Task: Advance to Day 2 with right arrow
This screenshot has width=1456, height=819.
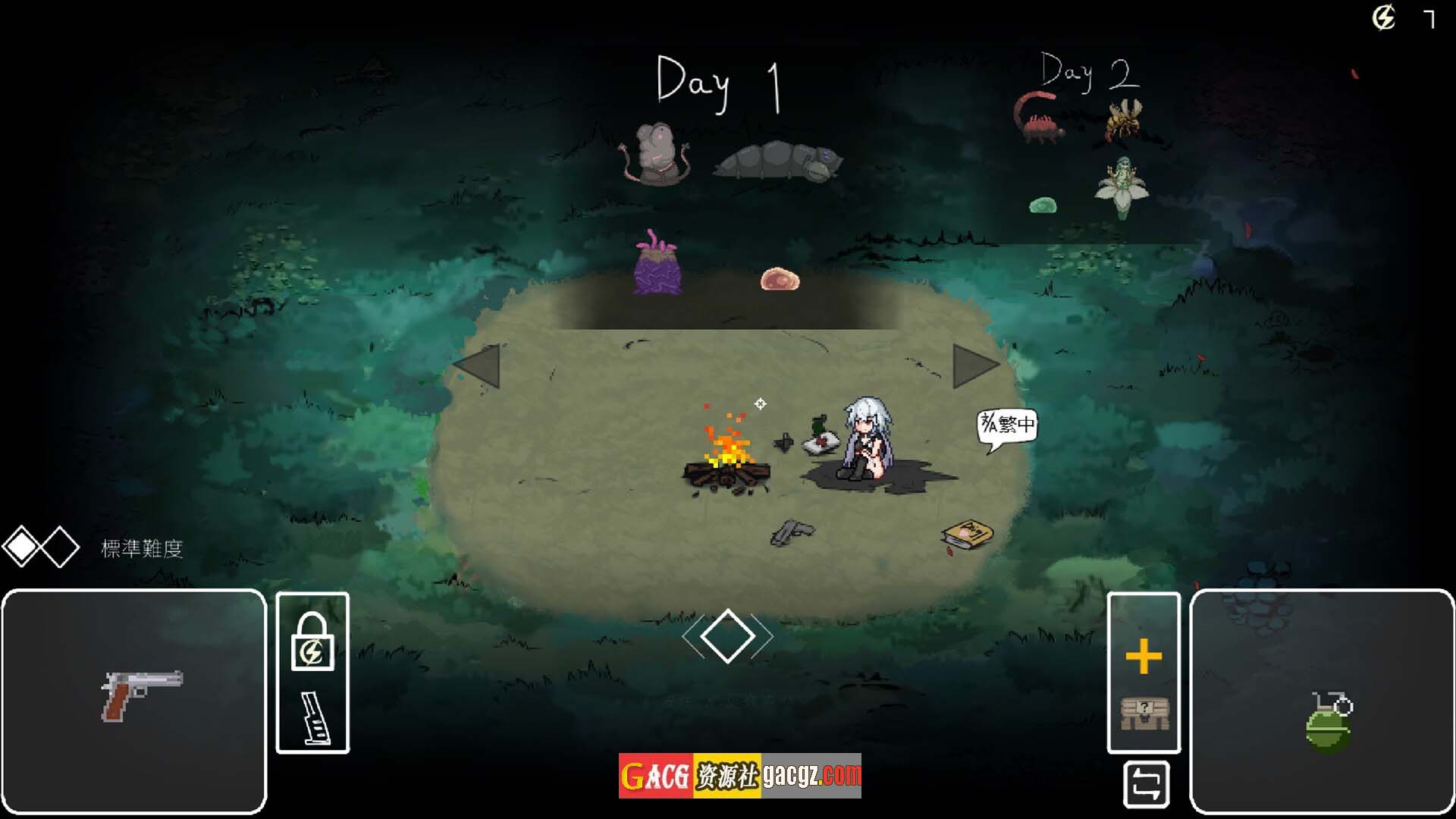Action: (974, 366)
